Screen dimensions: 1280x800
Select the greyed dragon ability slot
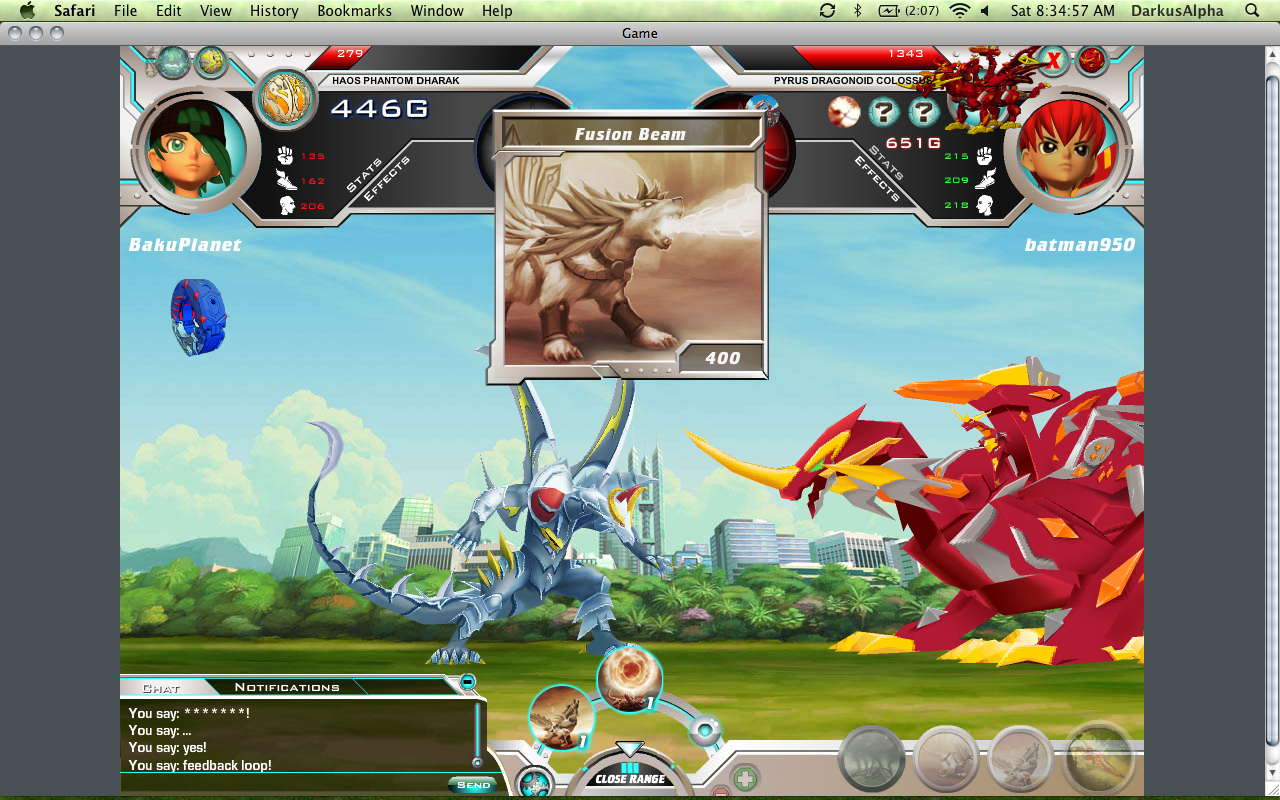pos(872,758)
